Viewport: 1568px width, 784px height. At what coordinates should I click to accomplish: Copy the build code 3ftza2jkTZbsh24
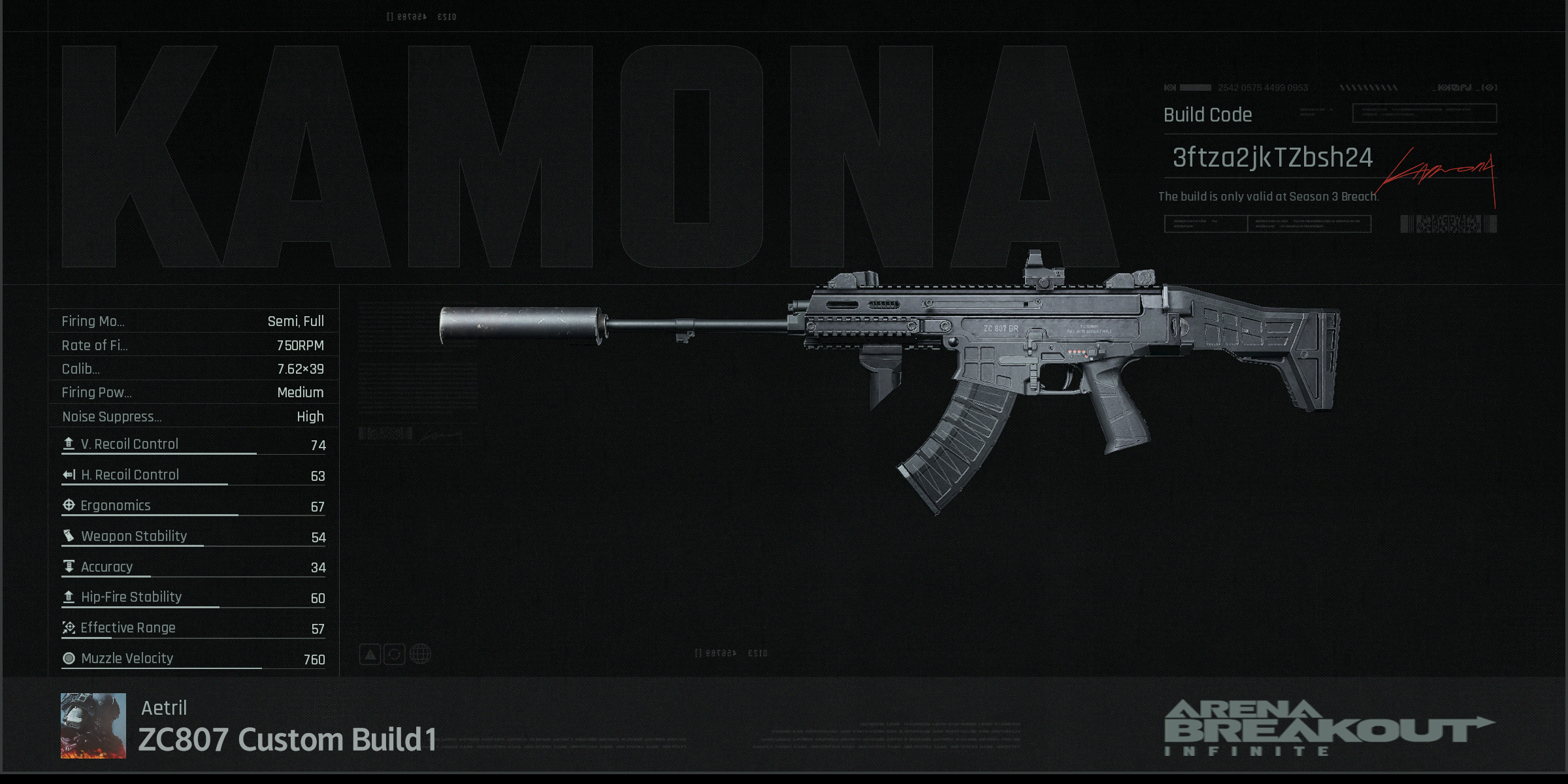1272,157
